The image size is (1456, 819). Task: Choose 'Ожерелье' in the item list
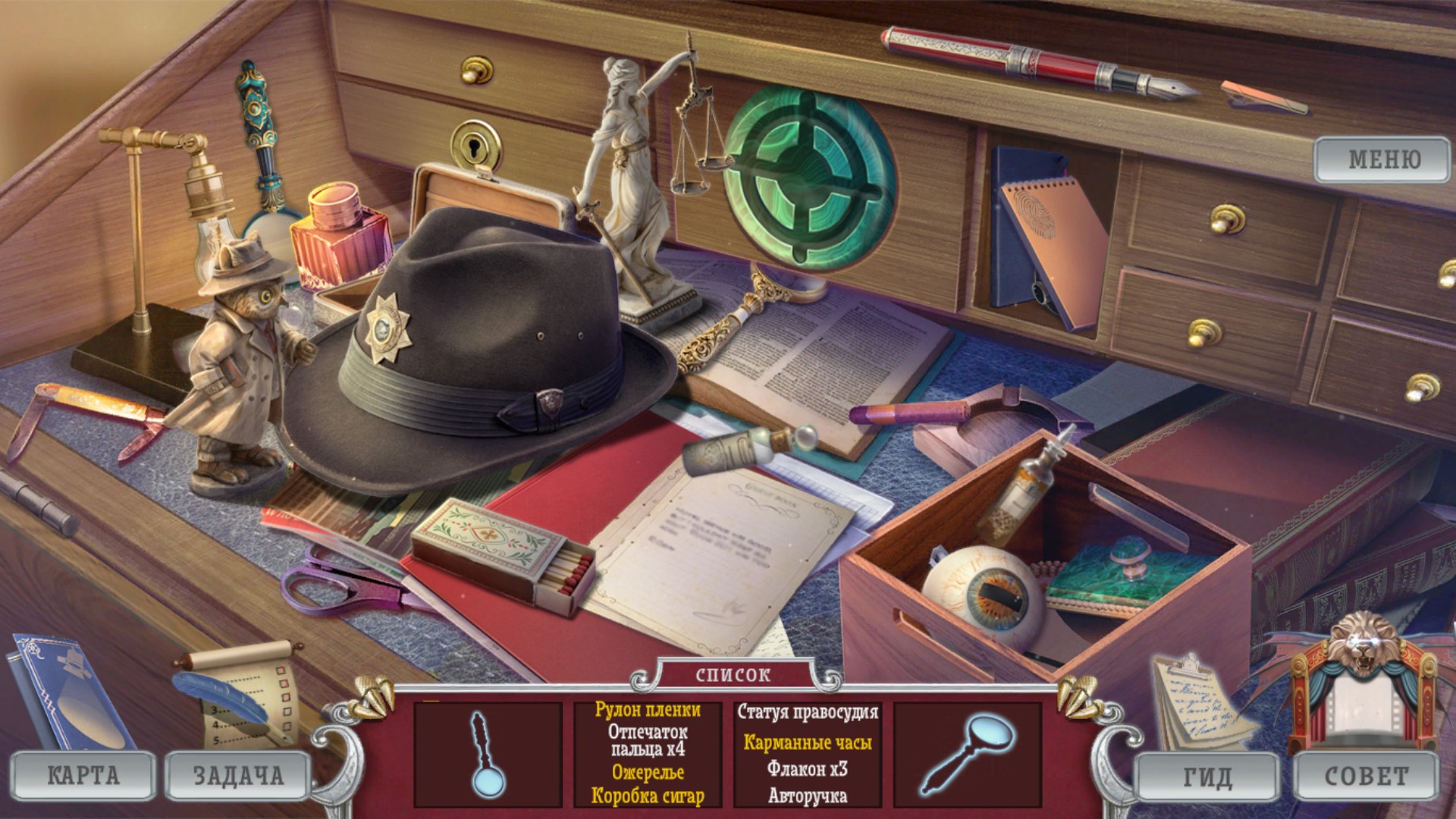tap(647, 772)
